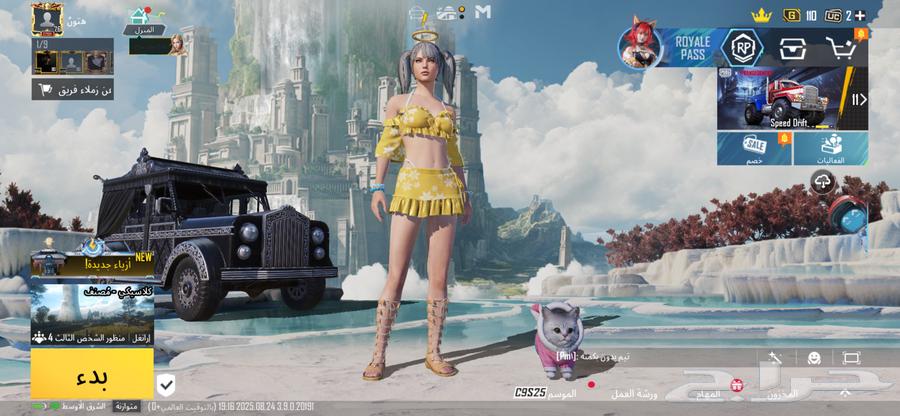This screenshot has height=416, width=900.
Task: Toggle the checkmark box beside the start button
Action: coord(167,384)
